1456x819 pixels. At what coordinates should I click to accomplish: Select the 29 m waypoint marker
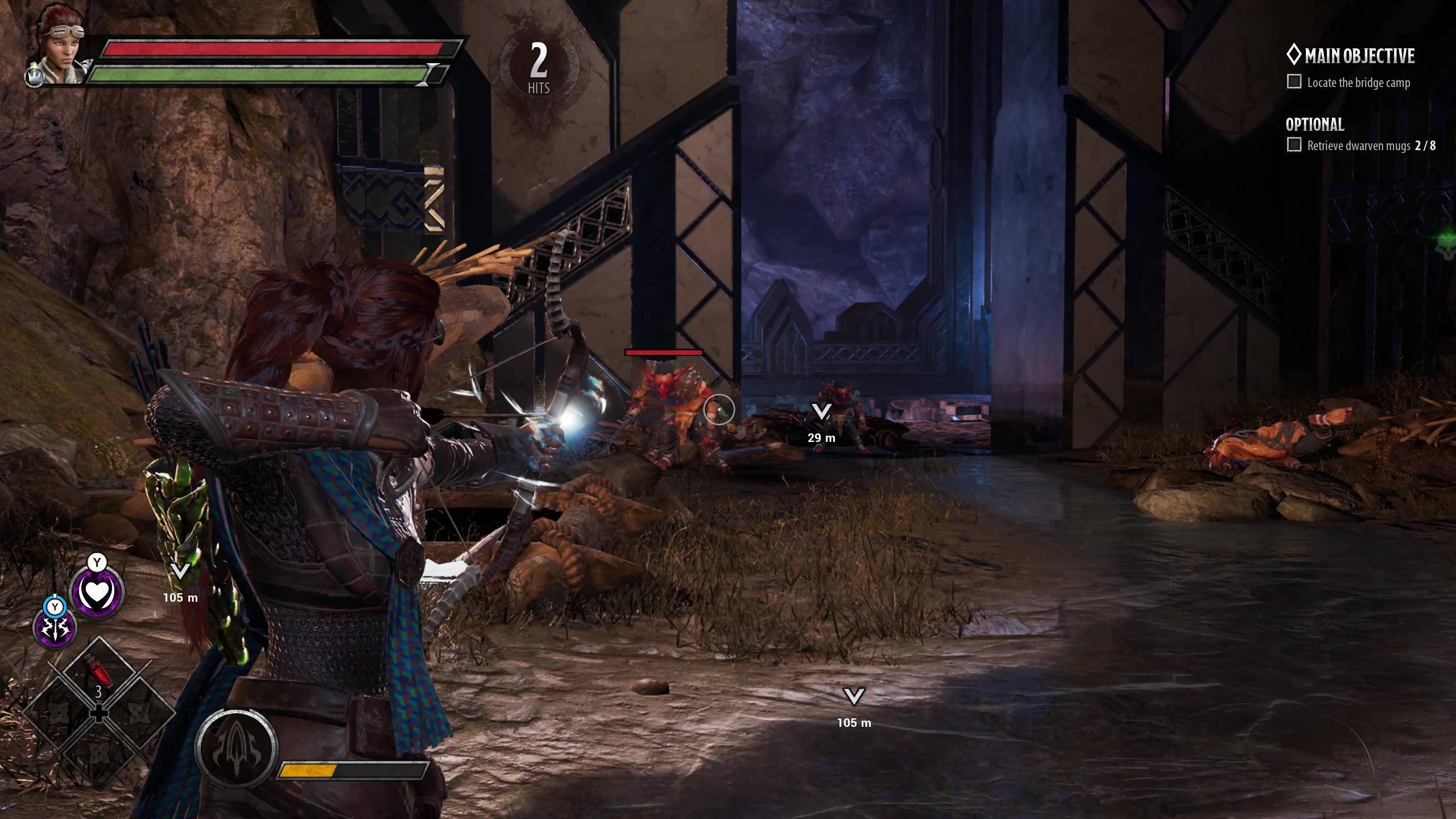[821, 412]
